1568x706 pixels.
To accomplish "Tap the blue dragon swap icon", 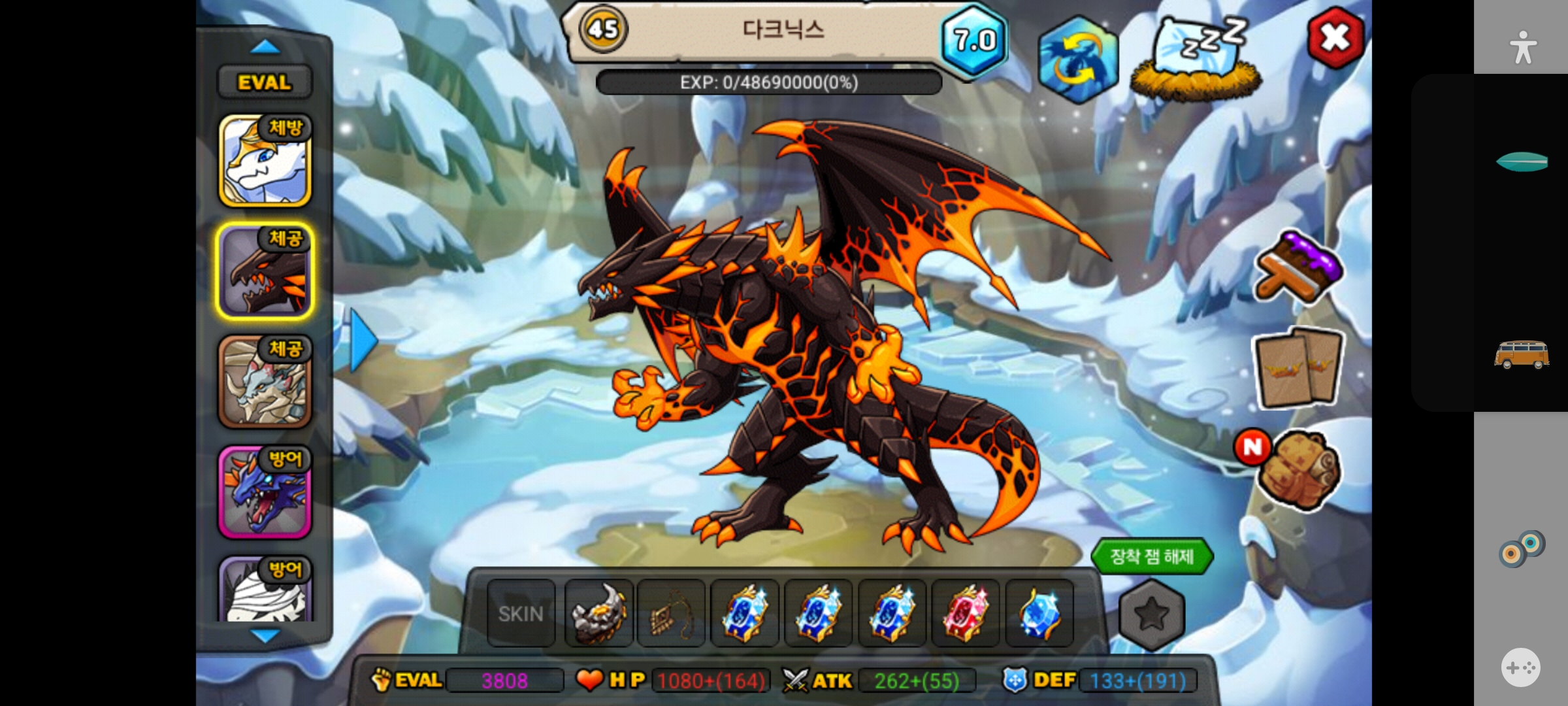I will tap(1077, 60).
